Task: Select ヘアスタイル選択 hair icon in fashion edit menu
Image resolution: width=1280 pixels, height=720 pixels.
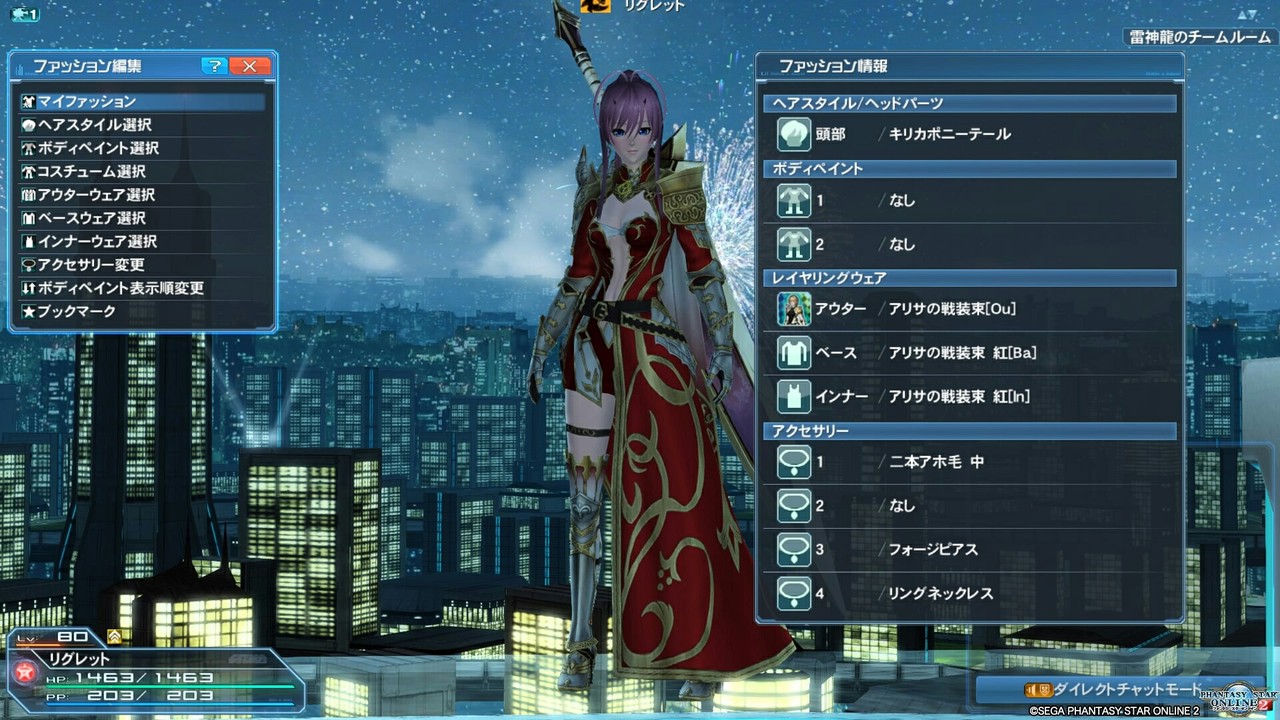Action: pyautogui.click(x=30, y=124)
